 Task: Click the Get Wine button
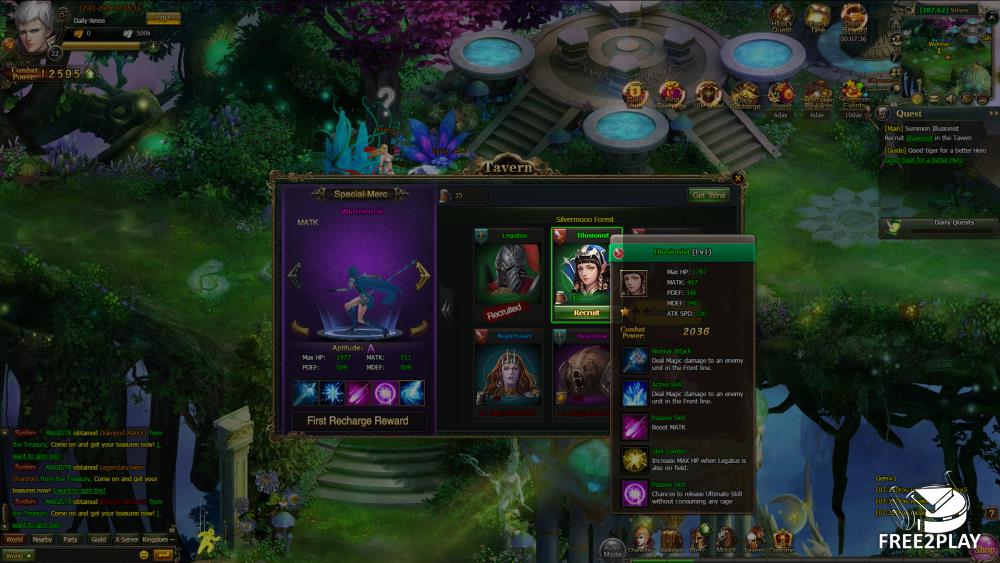click(710, 195)
